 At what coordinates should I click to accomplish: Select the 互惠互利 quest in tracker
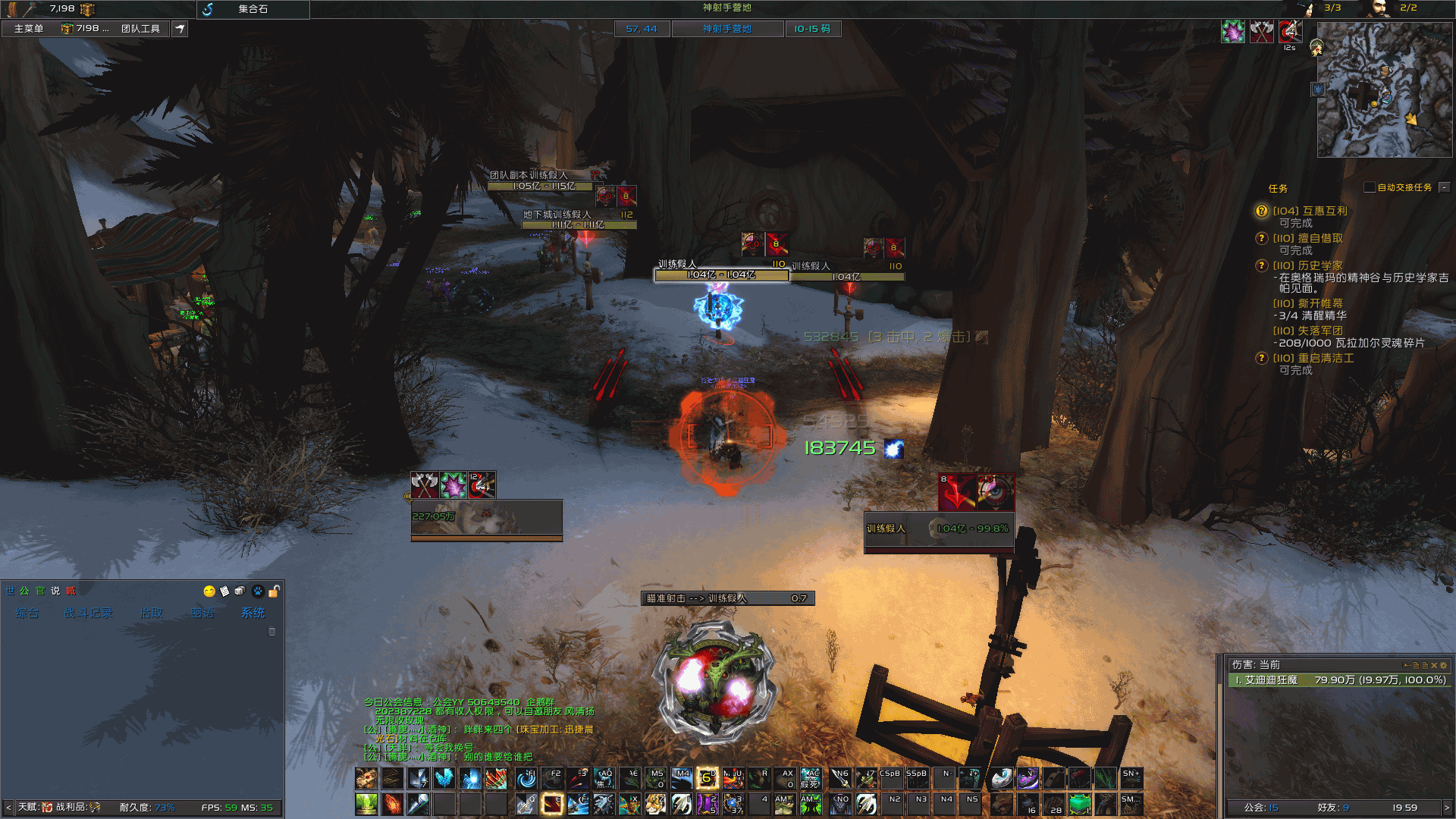click(x=1310, y=211)
